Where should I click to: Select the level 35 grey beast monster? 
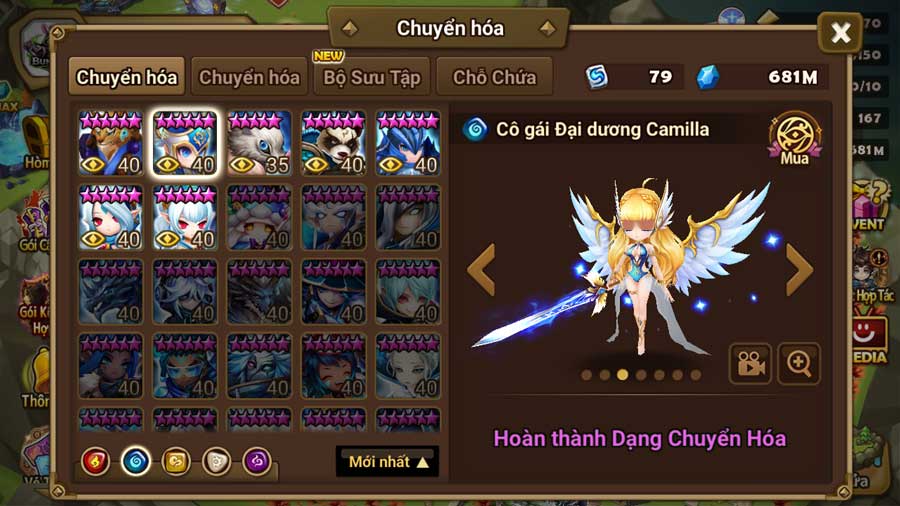coord(259,144)
